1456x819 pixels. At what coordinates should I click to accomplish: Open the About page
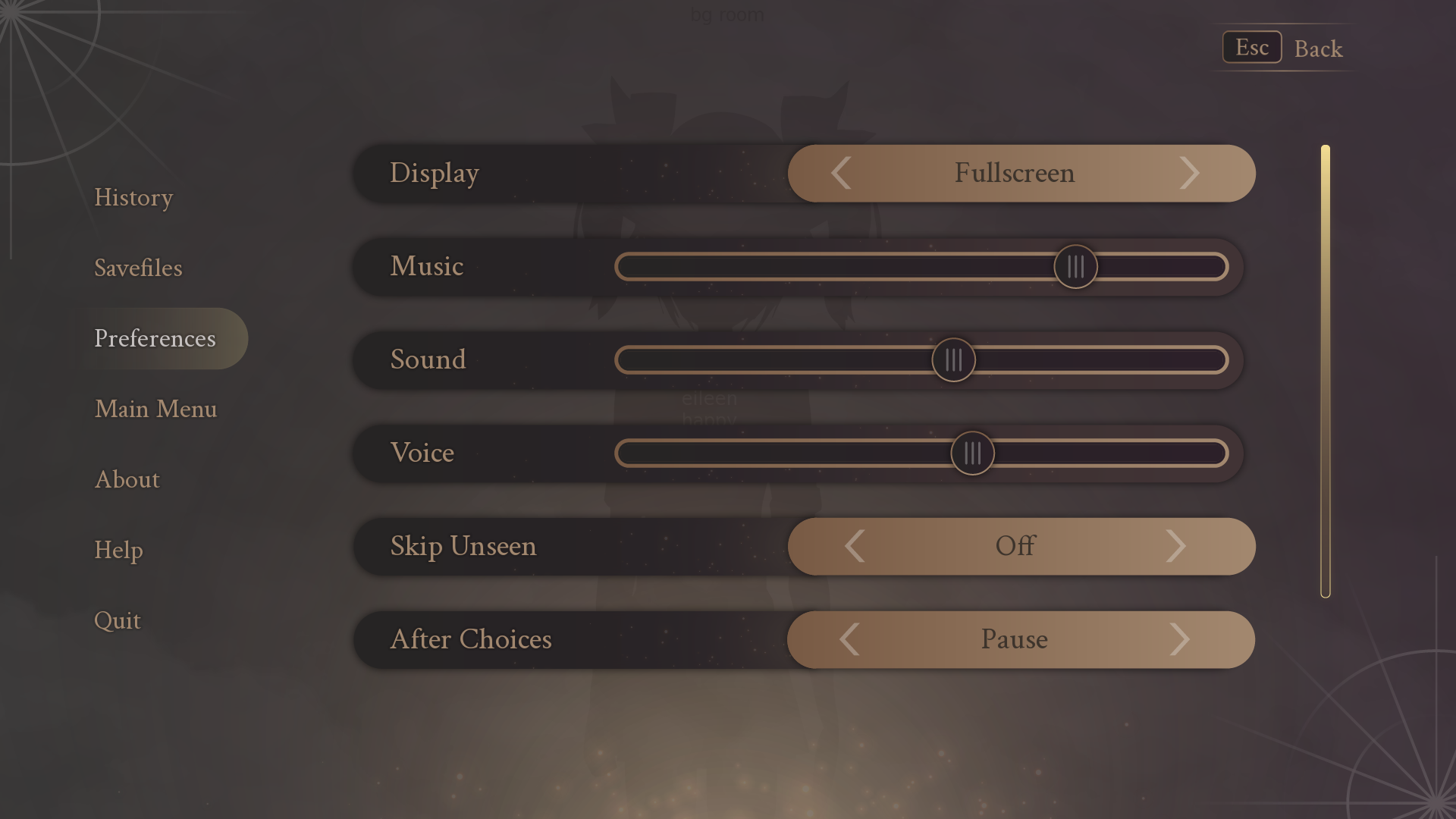pos(127,479)
